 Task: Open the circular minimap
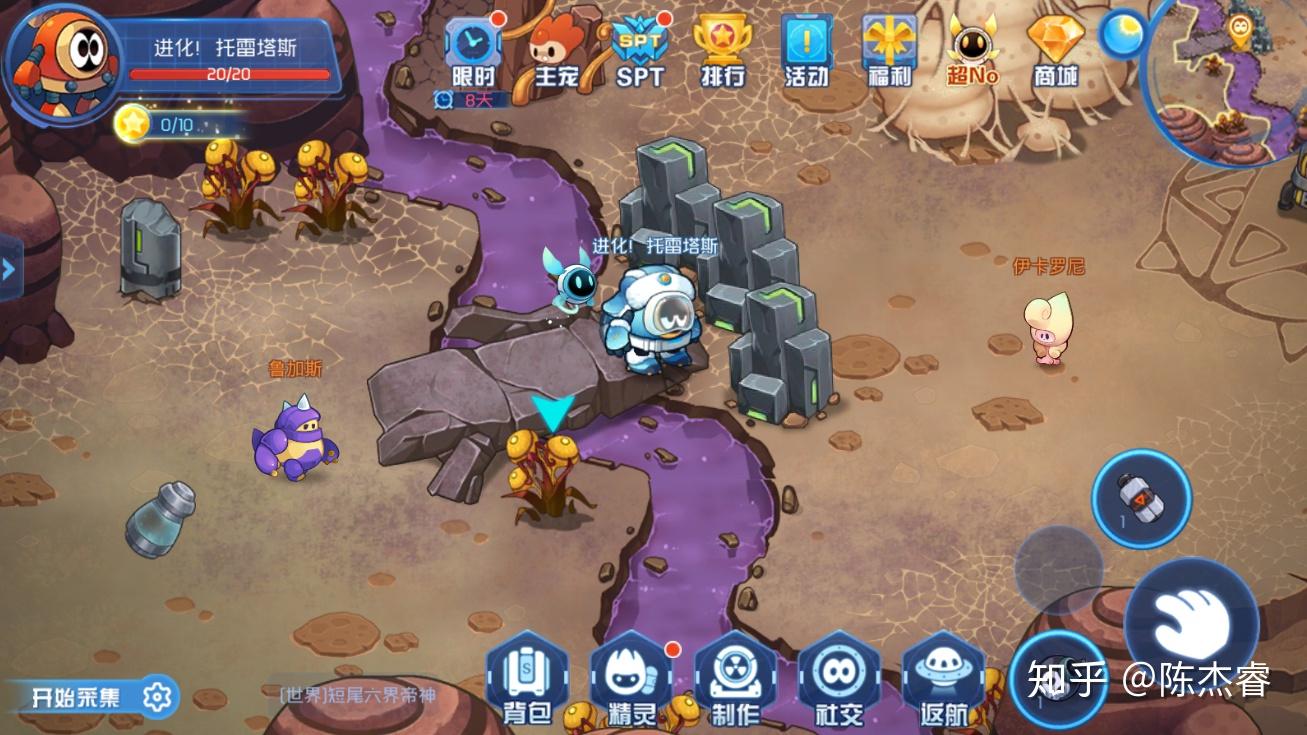pyautogui.click(x=1230, y=78)
